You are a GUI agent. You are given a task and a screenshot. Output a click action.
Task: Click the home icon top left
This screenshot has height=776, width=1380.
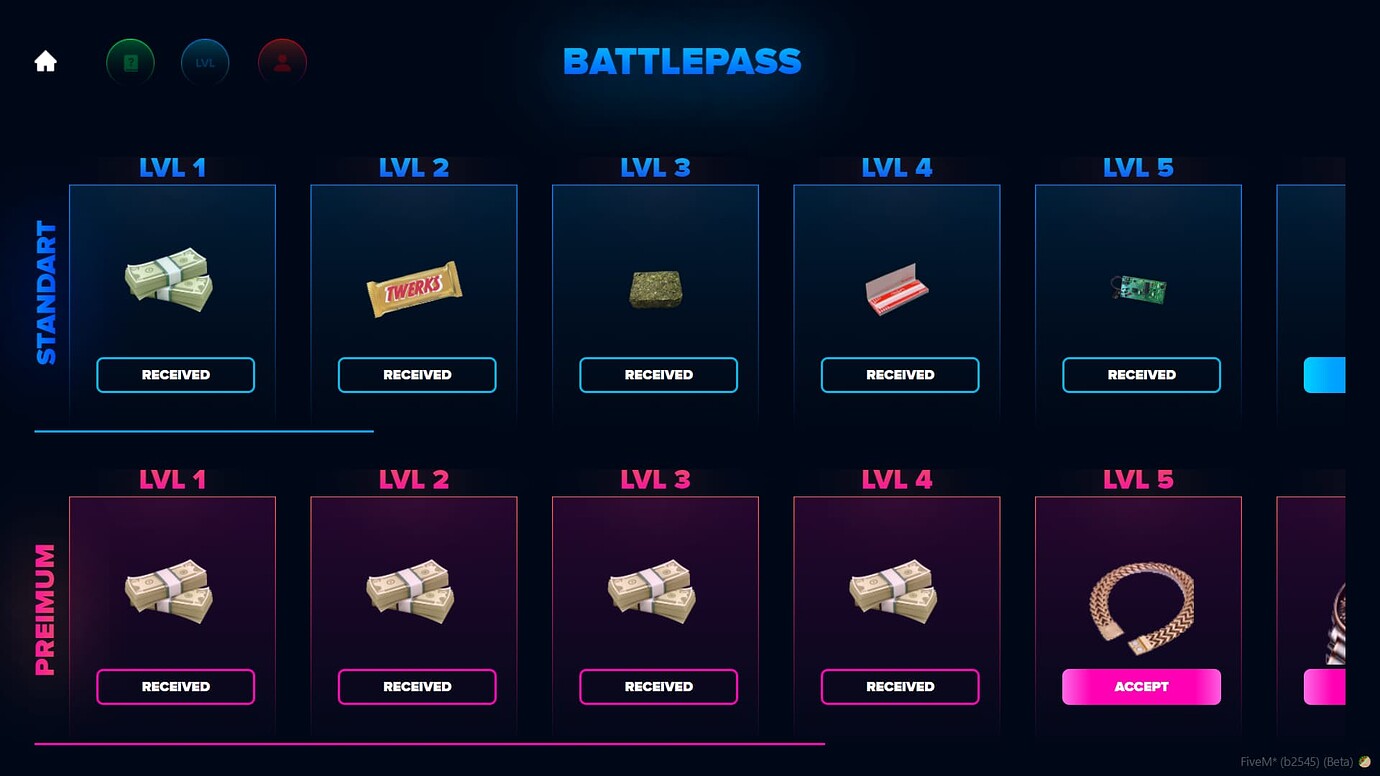click(x=44, y=61)
